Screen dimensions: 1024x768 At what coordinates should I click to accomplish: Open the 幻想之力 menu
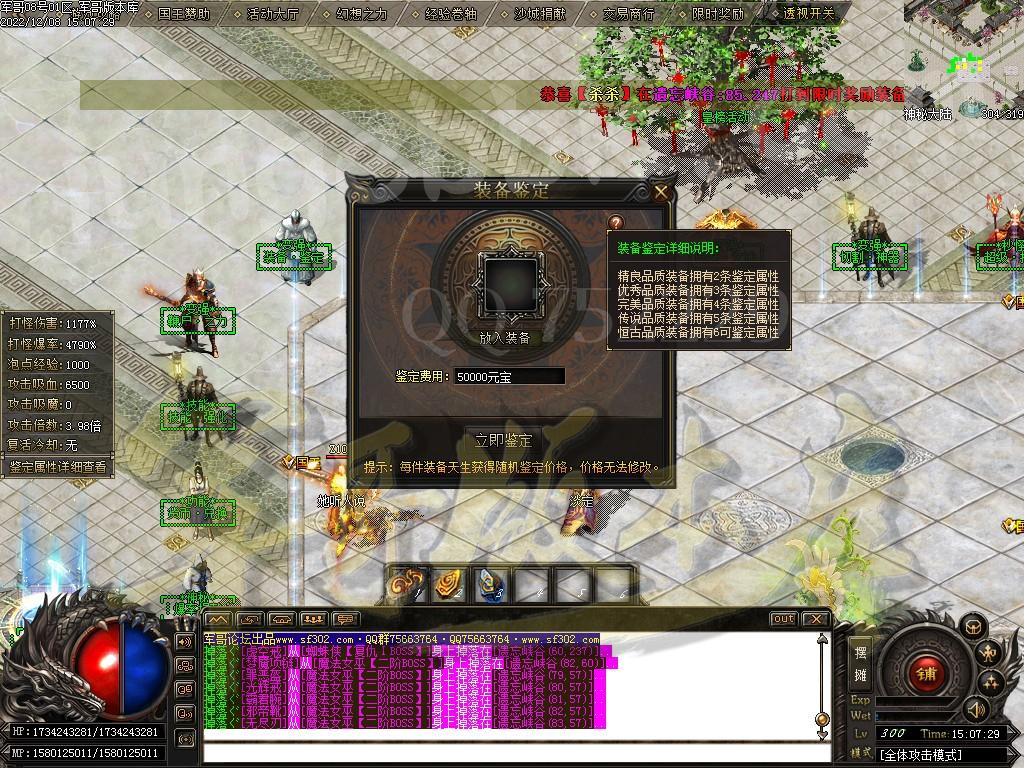pyautogui.click(x=362, y=14)
